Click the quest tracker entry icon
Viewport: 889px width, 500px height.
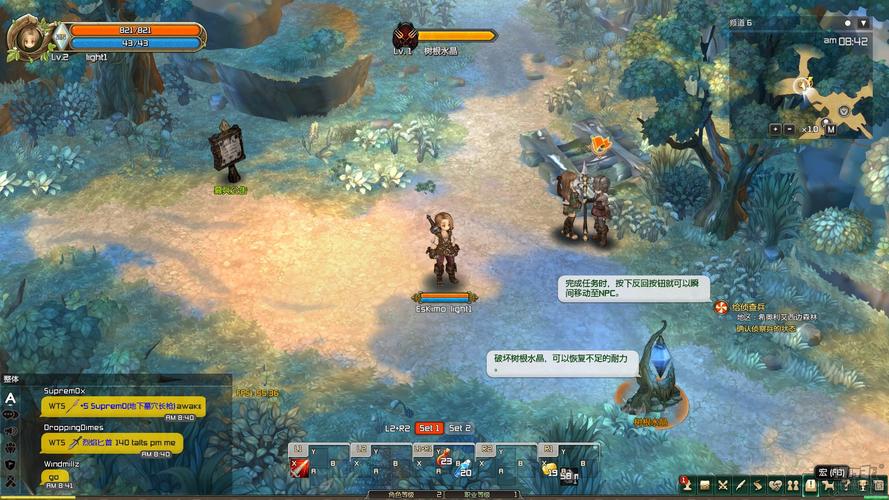coord(720,307)
